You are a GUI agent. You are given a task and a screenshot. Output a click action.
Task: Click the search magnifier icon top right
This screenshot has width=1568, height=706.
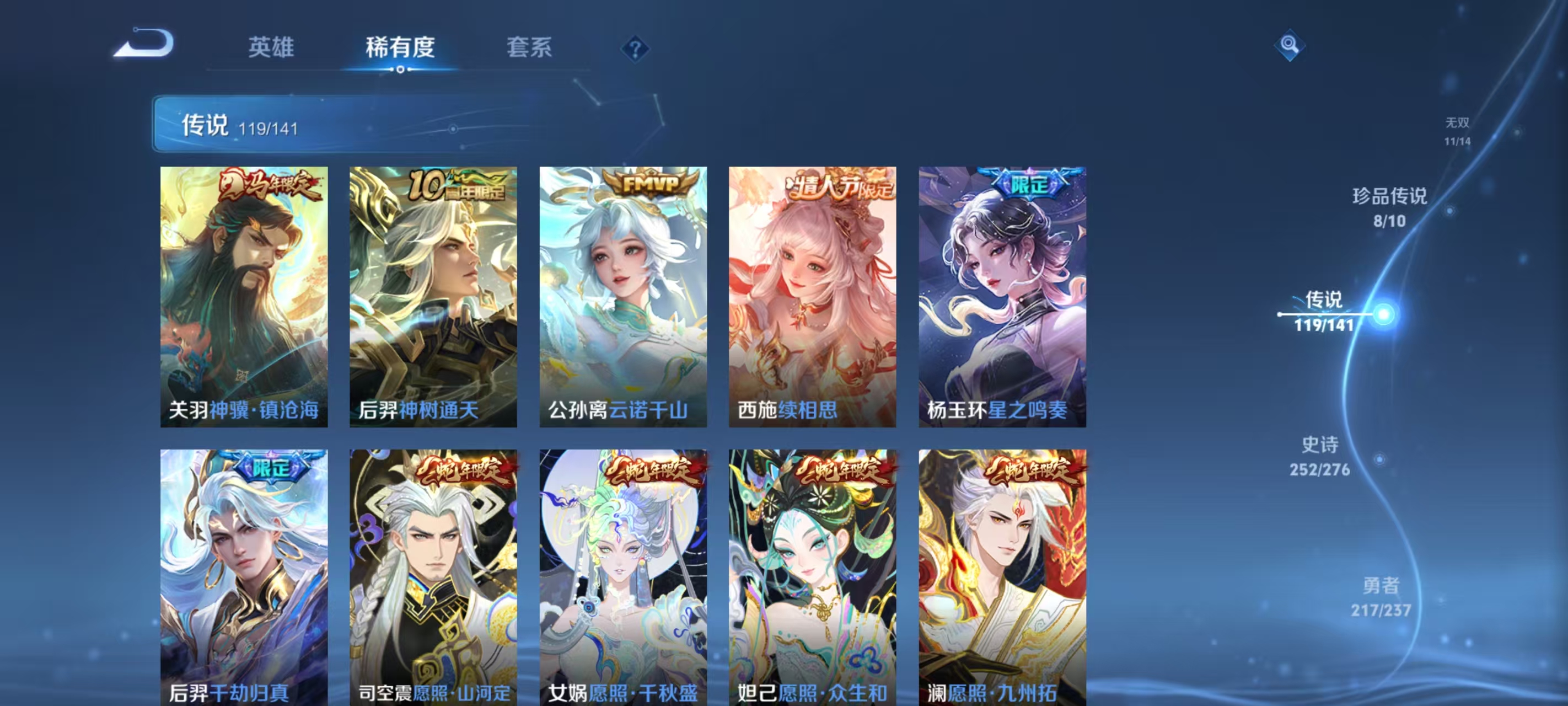point(1291,45)
